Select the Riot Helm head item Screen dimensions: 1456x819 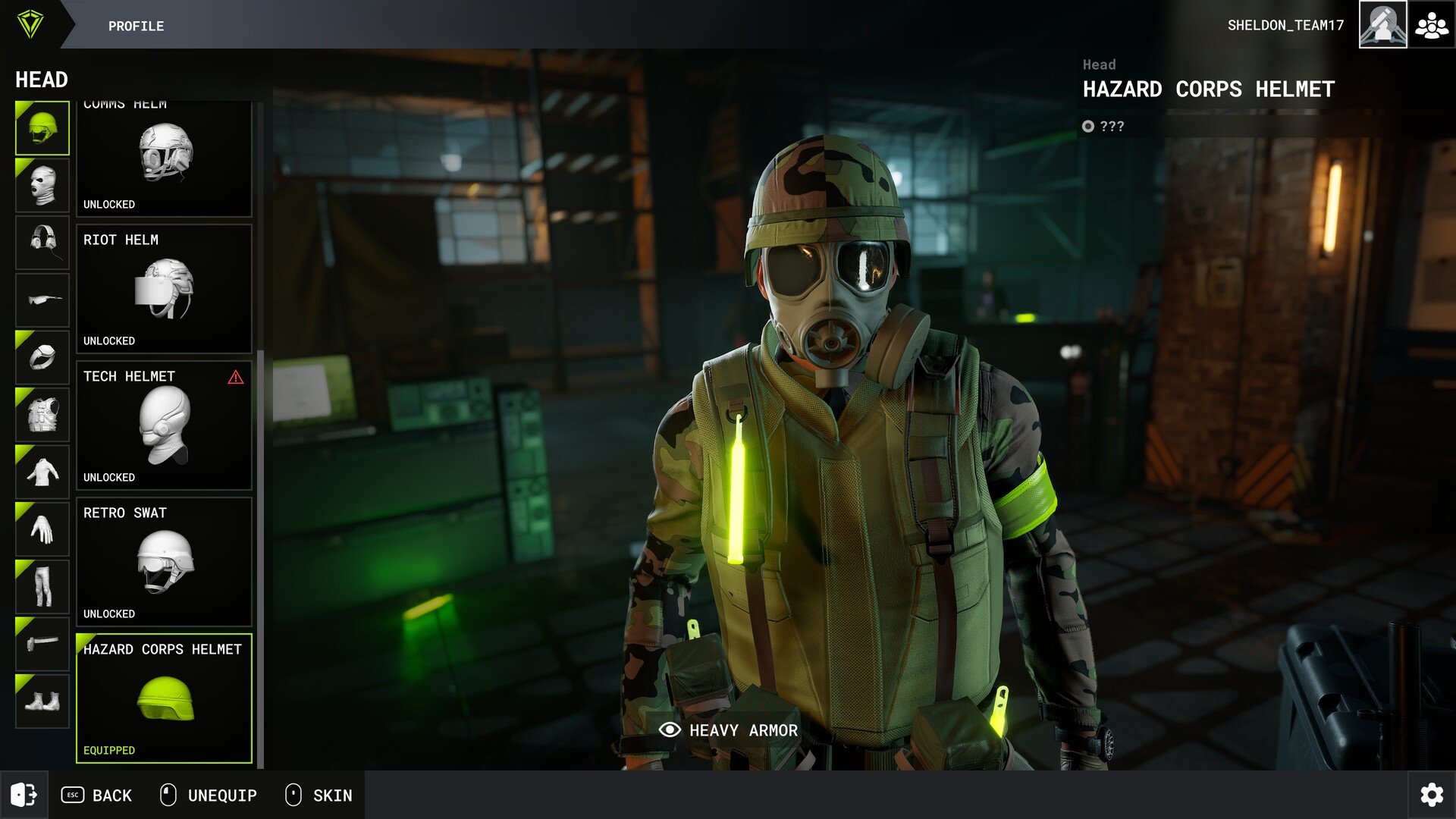(164, 289)
